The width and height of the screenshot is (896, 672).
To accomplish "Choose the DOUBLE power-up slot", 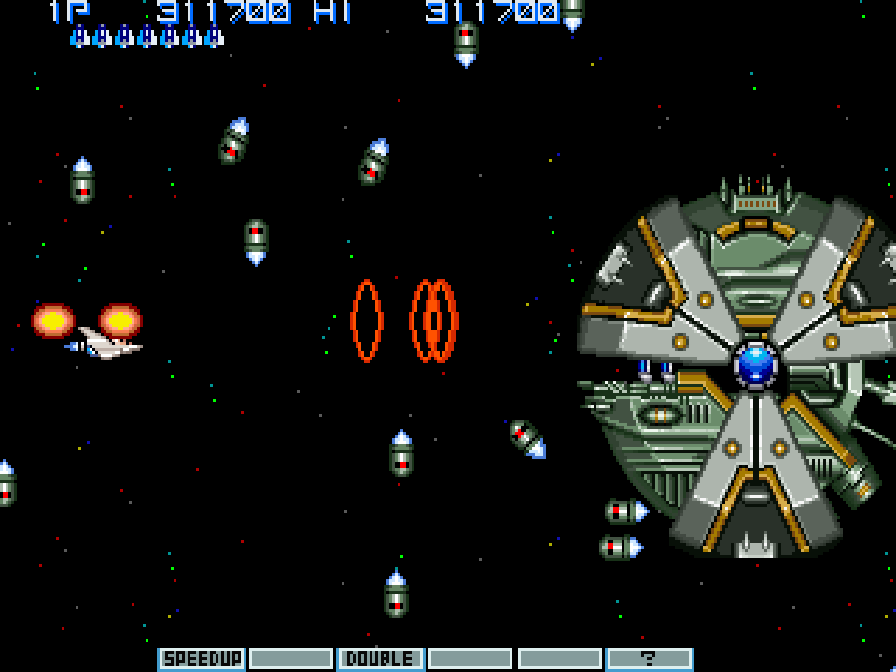I will point(380,658).
